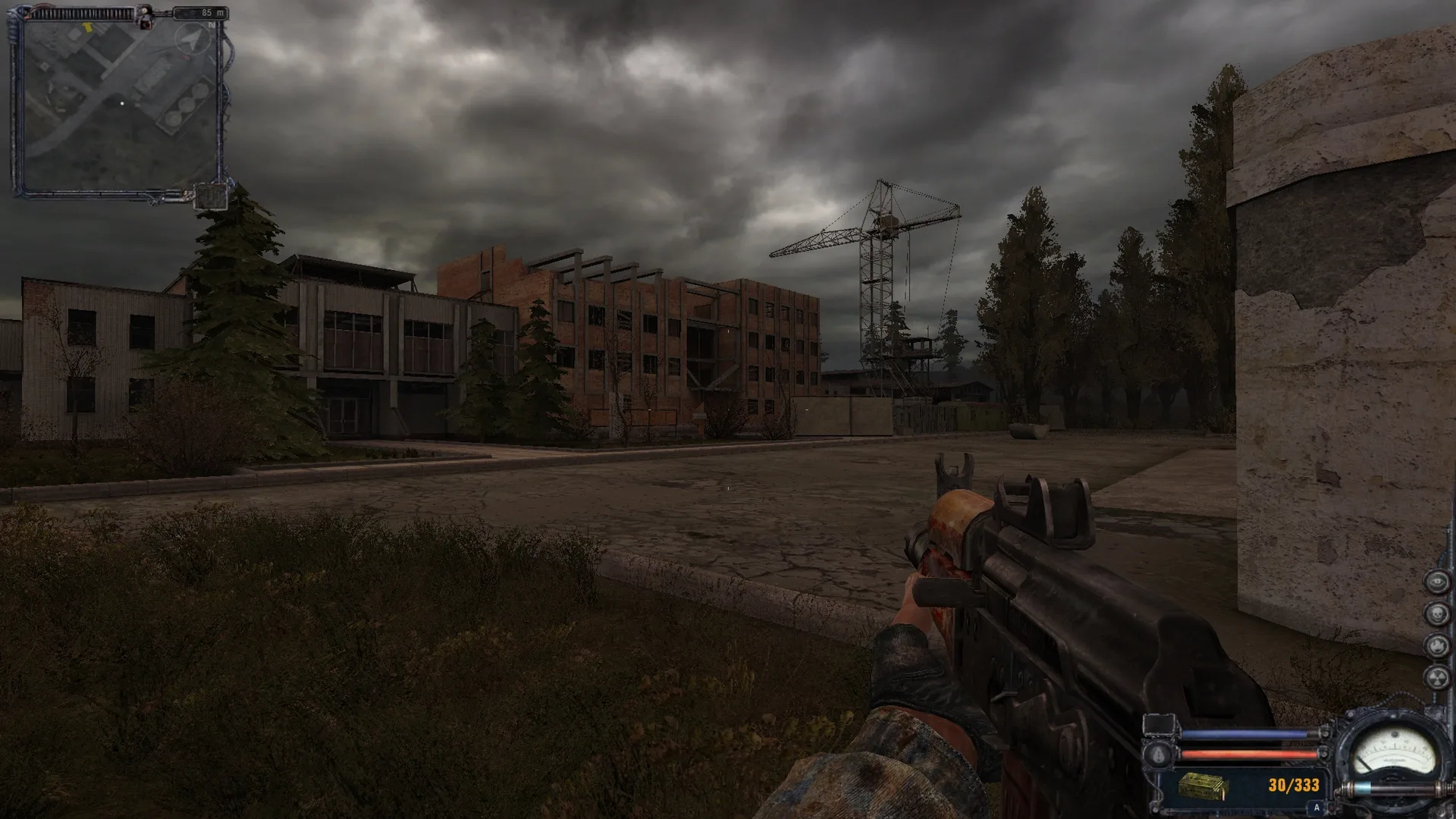Click the white player dot on the minimap

point(122,103)
